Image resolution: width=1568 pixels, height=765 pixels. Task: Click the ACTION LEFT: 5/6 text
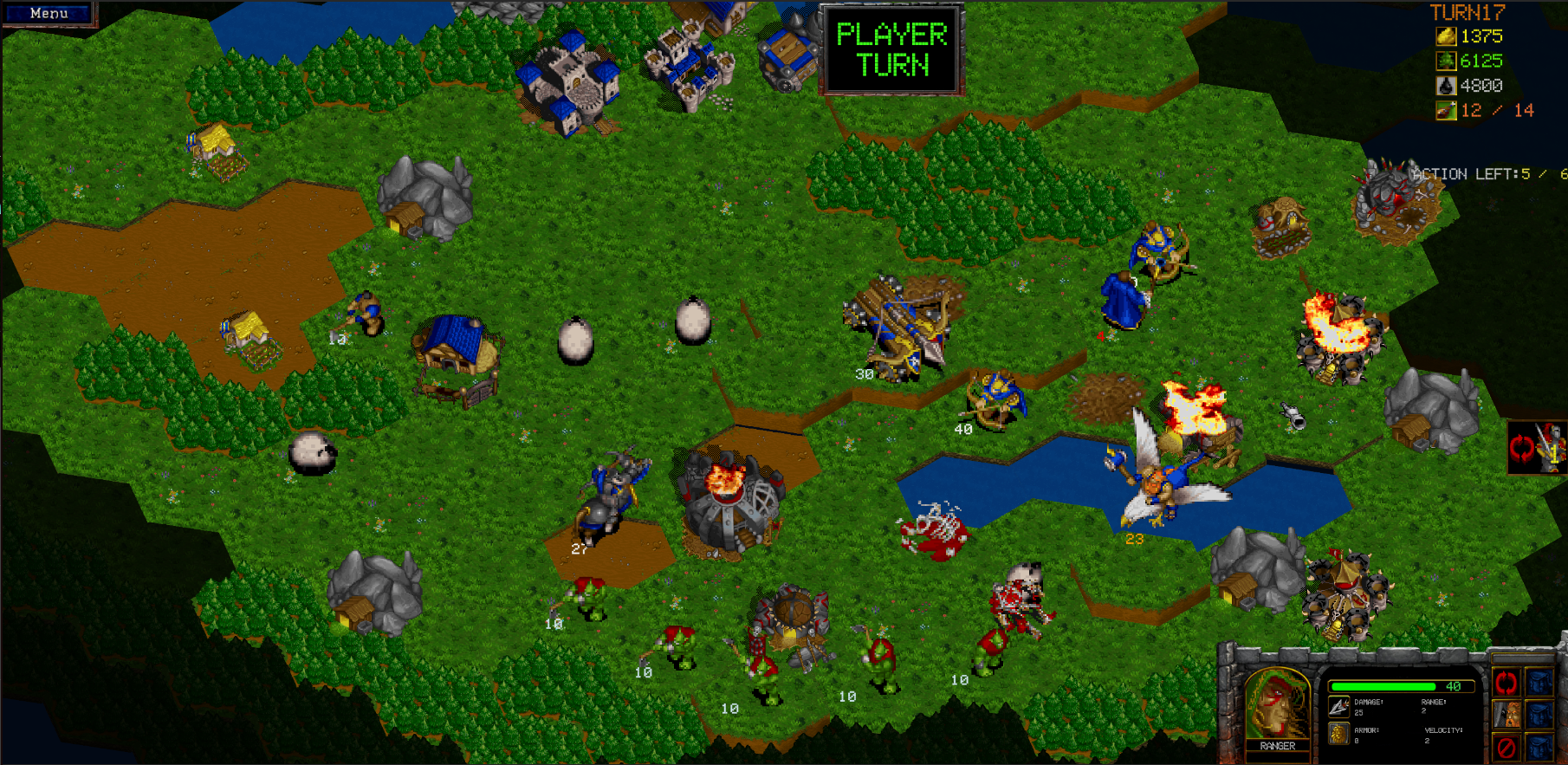click(x=1473, y=173)
